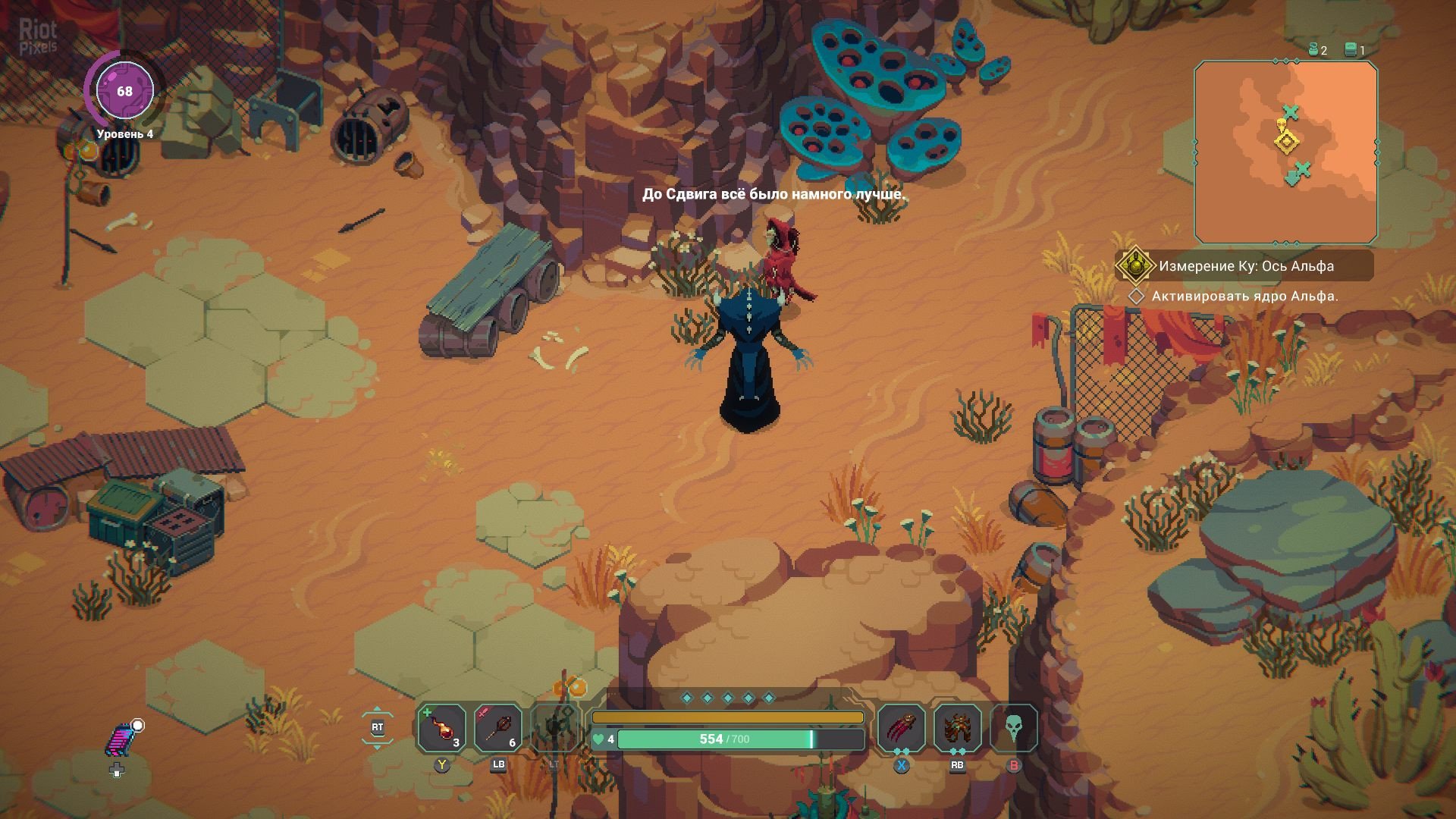
Task: Open the purple journal device icon
Action: click(x=119, y=741)
